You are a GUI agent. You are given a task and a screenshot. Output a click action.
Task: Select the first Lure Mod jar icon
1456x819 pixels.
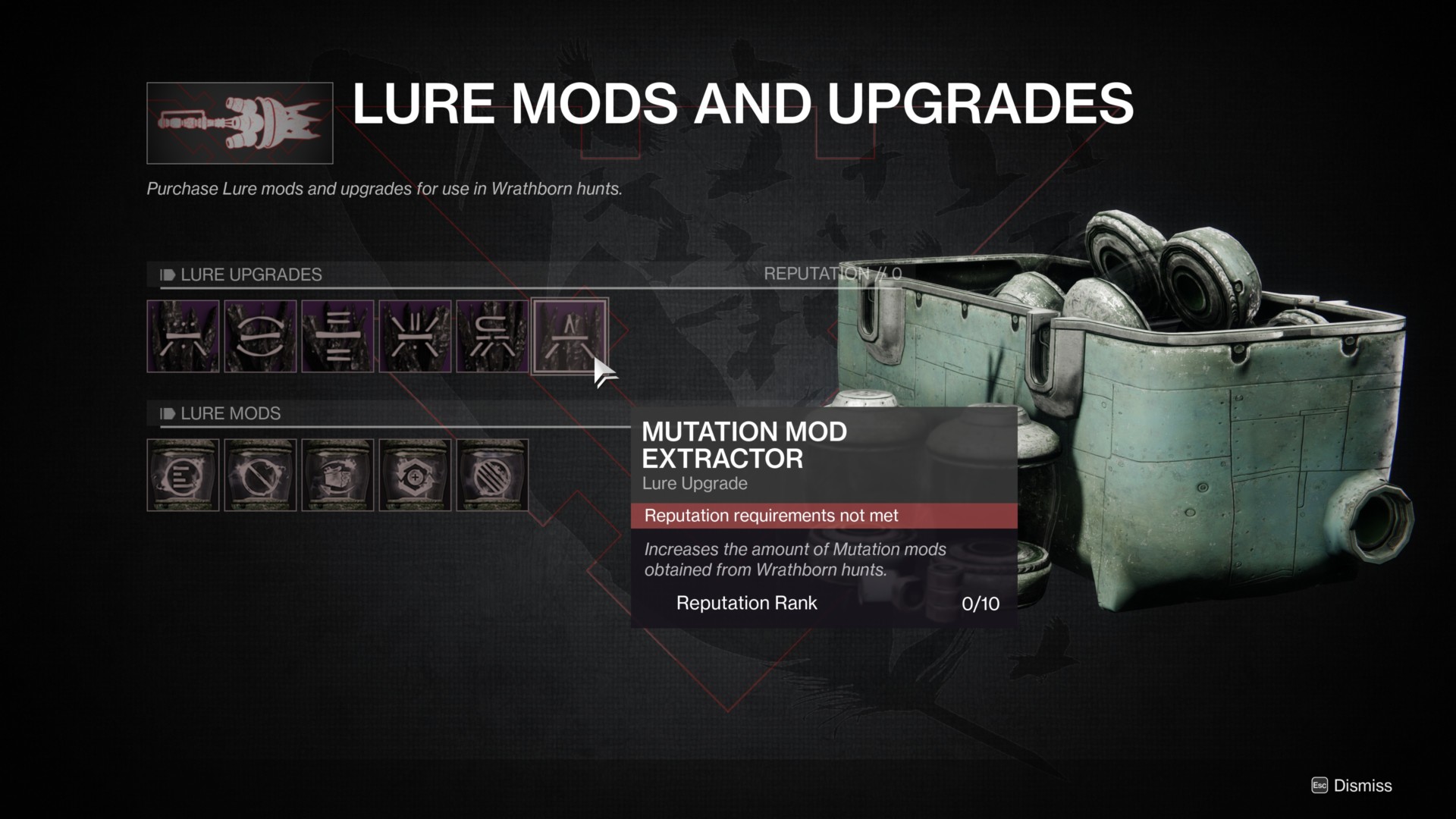coord(184,475)
